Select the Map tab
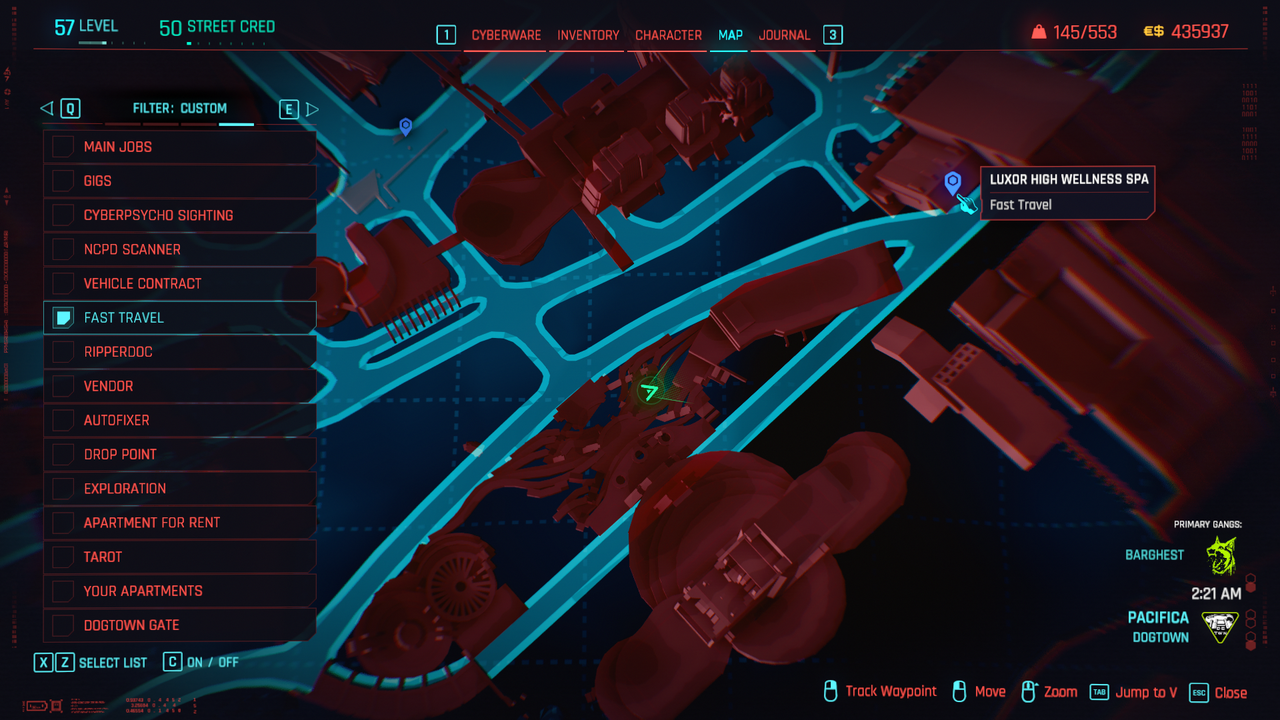 [730, 35]
